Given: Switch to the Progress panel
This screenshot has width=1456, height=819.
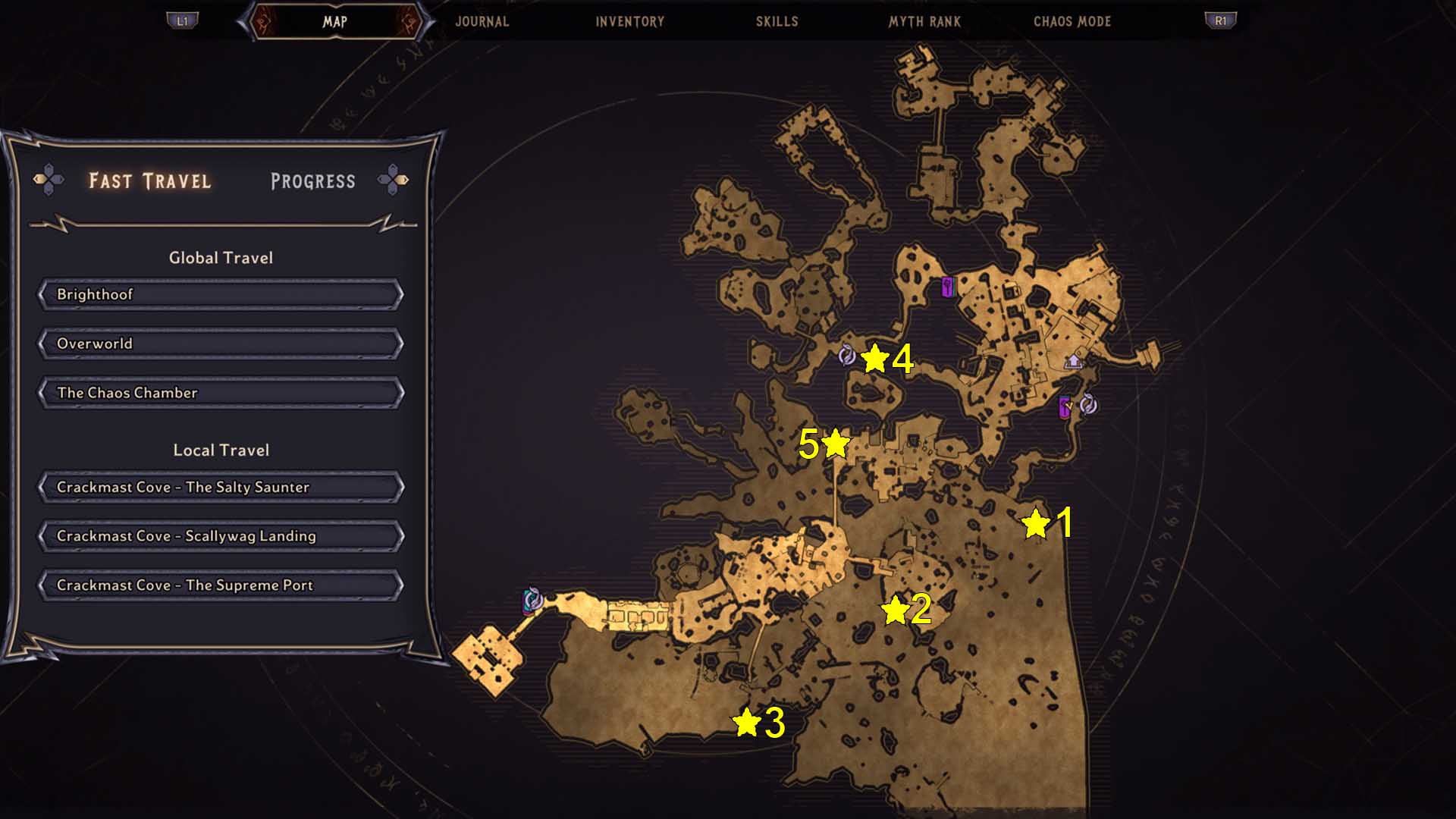Looking at the screenshot, I should coord(312,181).
